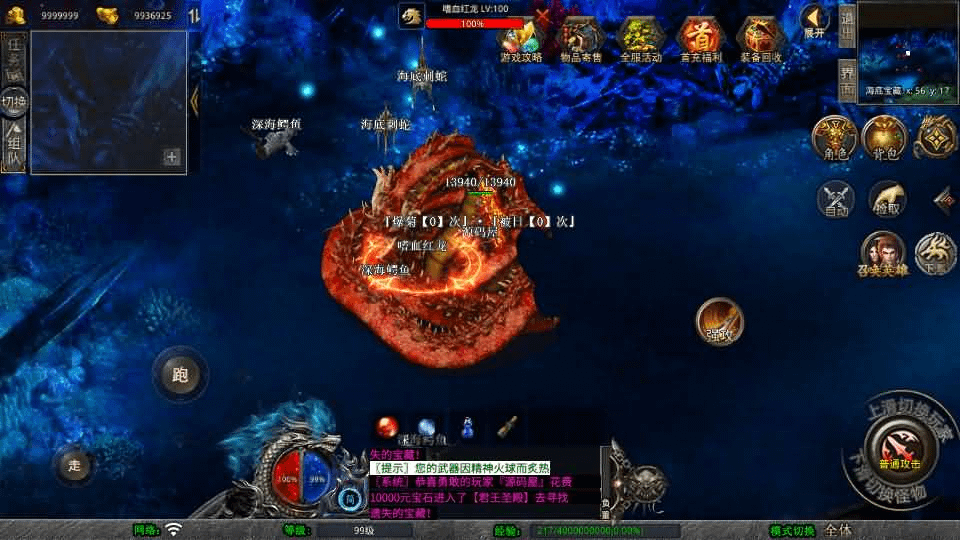Open the 装备回收 equipment recycling icon
960x540 pixels.
click(x=760, y=38)
